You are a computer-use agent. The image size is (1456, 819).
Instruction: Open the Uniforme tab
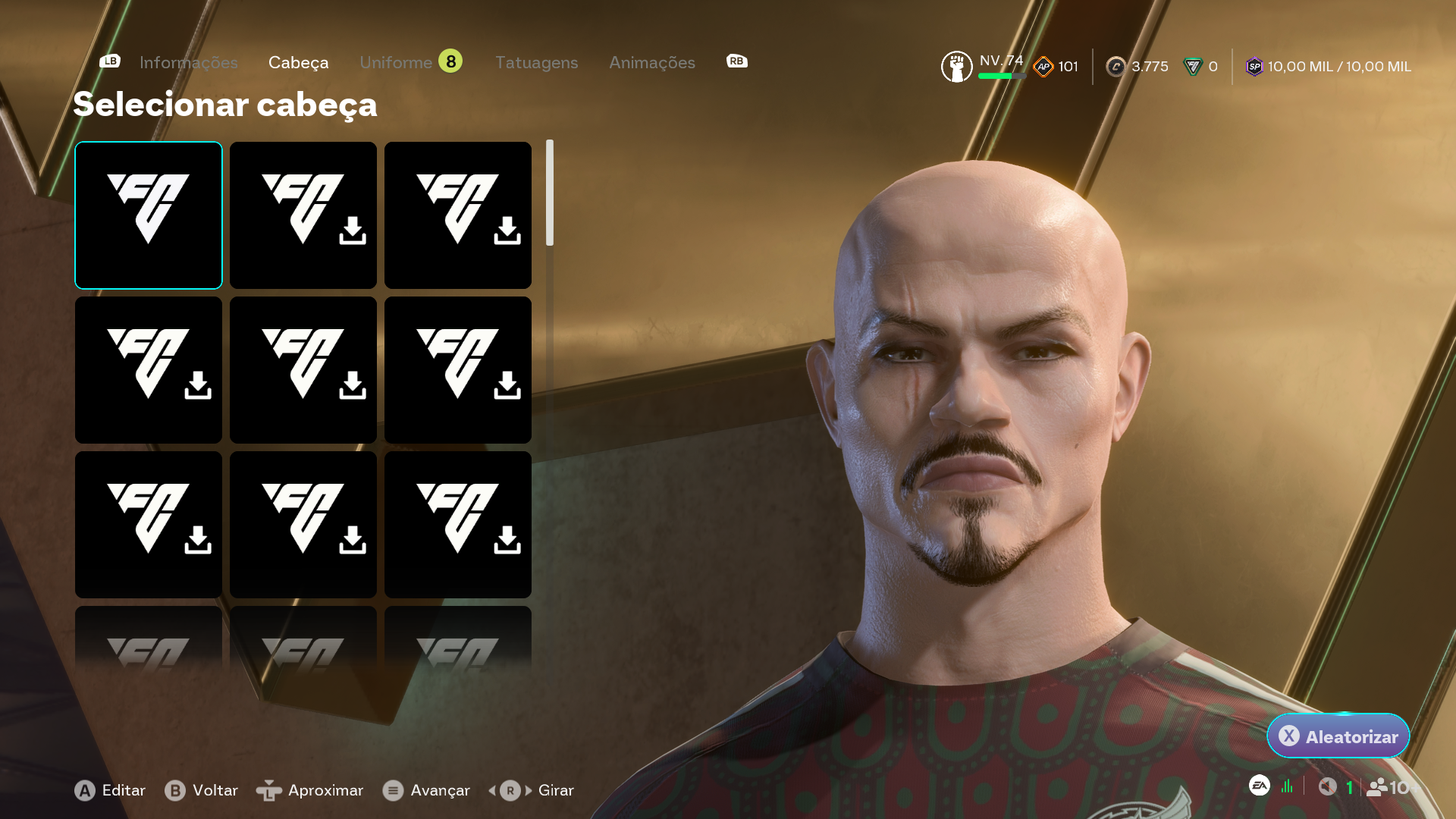click(396, 63)
